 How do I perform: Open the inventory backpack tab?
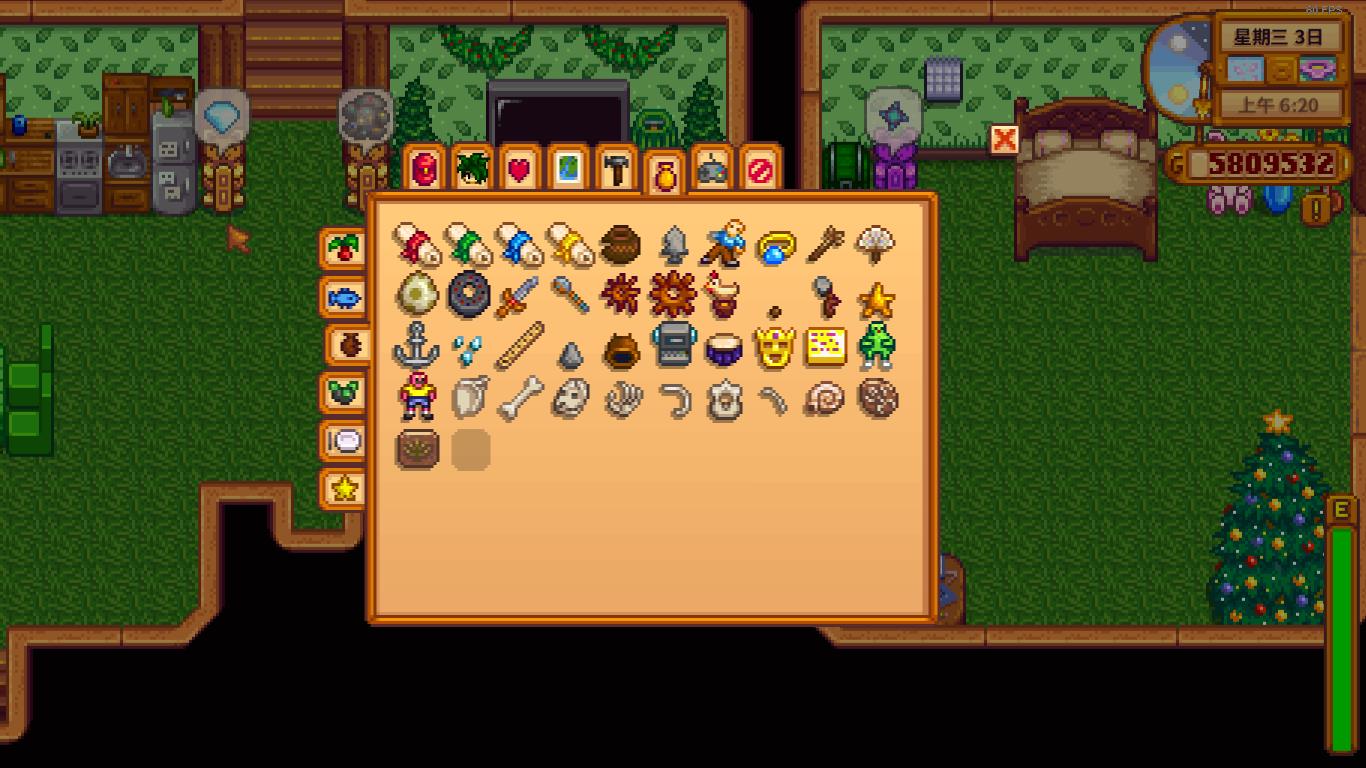point(423,169)
